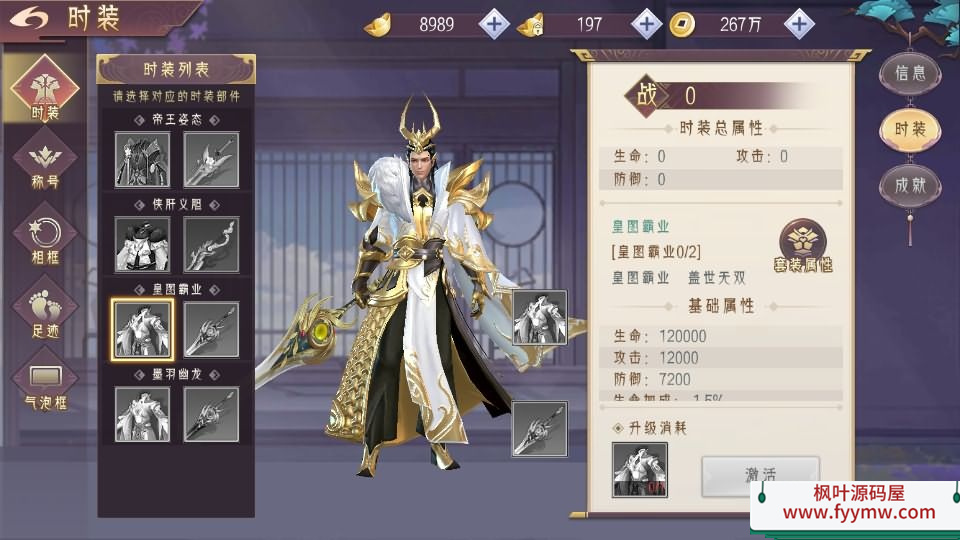Open the 成就 achievements tab
Image resolution: width=960 pixels, height=540 pixels.
pos(910,185)
